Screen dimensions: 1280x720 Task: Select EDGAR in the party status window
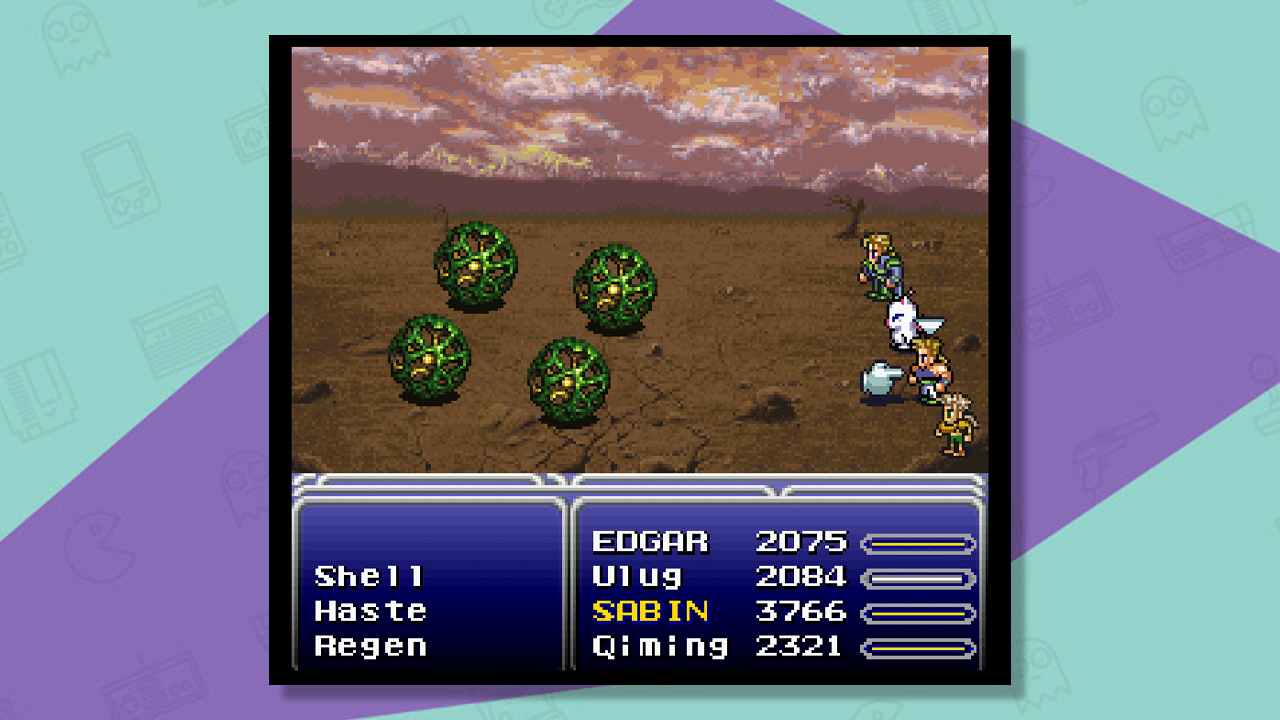click(650, 541)
